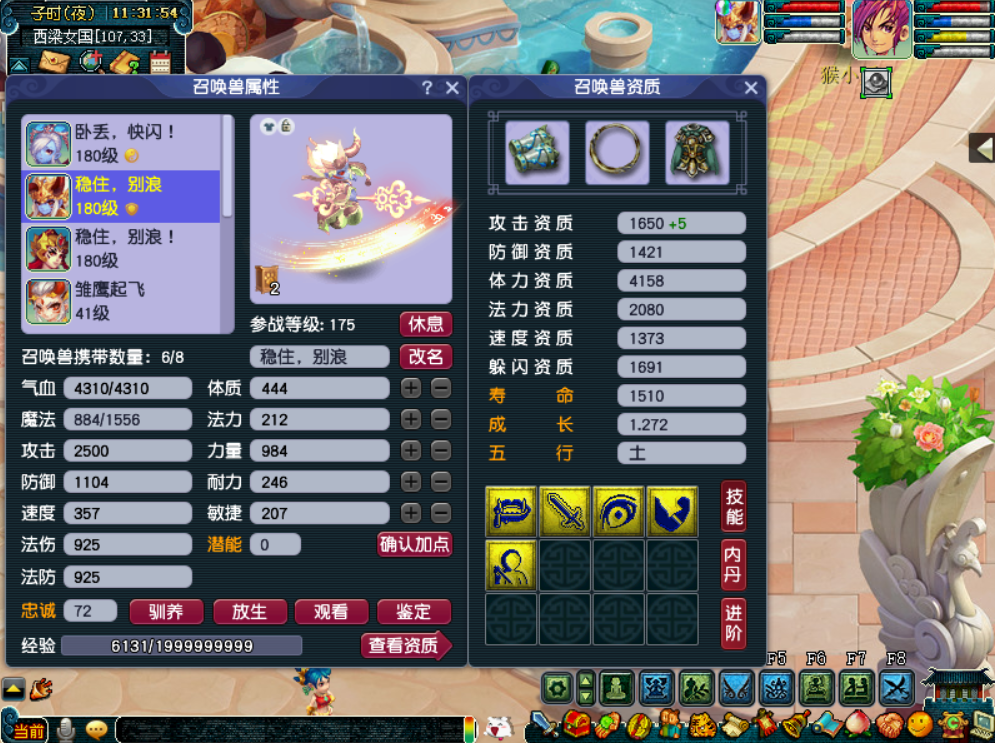Viewport: 995px width, 743px height.
Task: Open help with the question mark button
Action: click(427, 88)
